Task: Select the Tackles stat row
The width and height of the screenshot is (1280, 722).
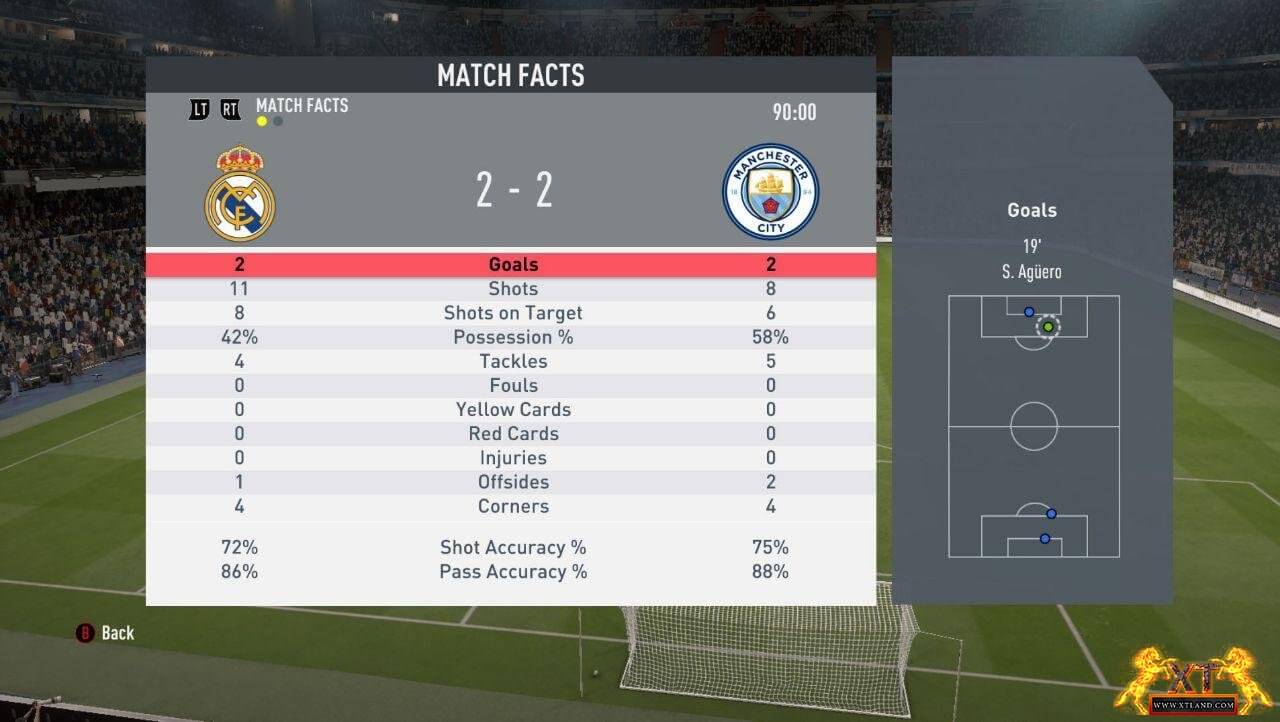Action: pyautogui.click(x=512, y=361)
